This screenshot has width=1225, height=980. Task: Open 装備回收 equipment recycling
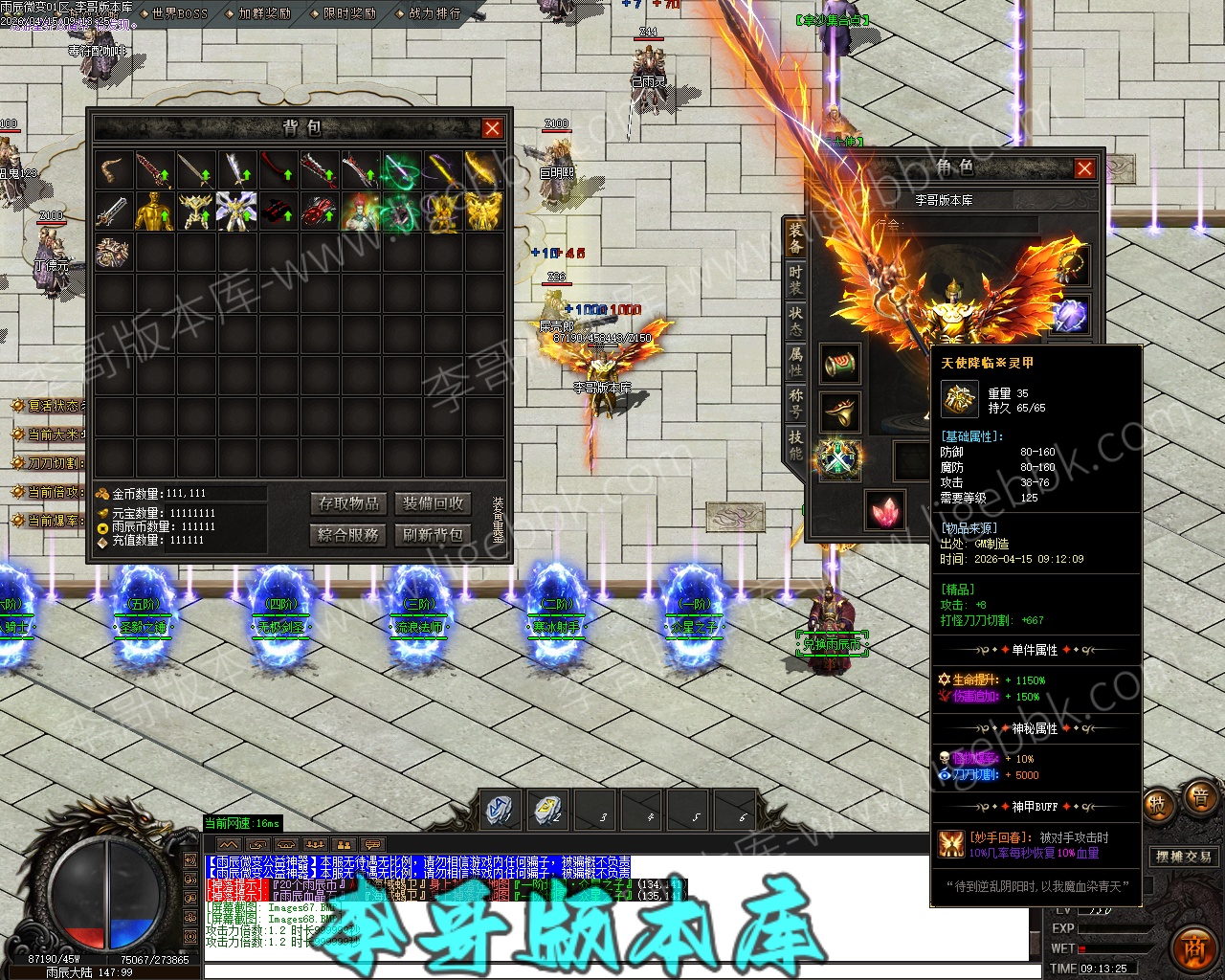pos(433,503)
